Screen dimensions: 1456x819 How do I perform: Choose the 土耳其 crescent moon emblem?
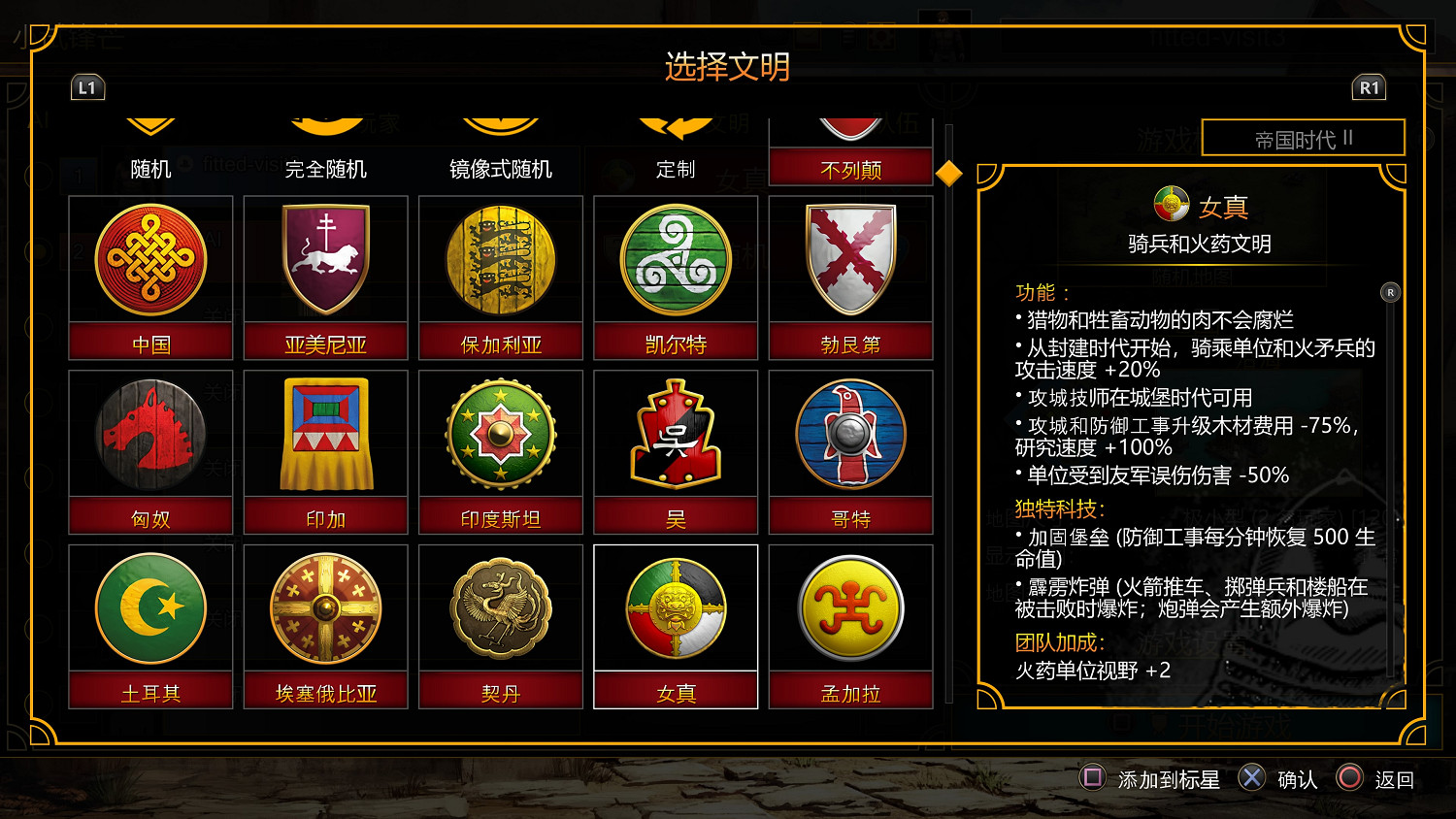149,608
